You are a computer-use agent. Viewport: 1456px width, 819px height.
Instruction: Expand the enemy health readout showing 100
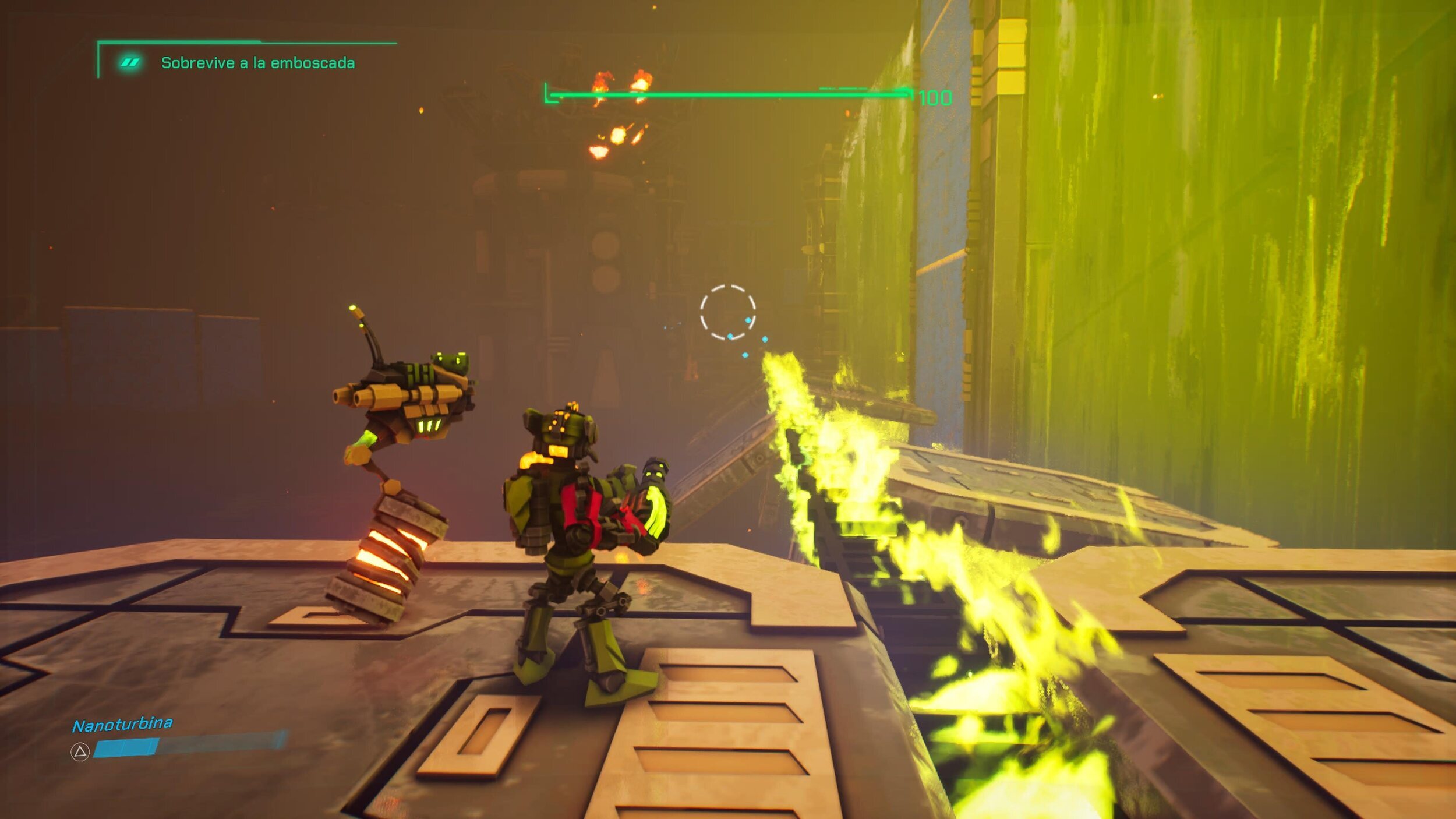[935, 97]
